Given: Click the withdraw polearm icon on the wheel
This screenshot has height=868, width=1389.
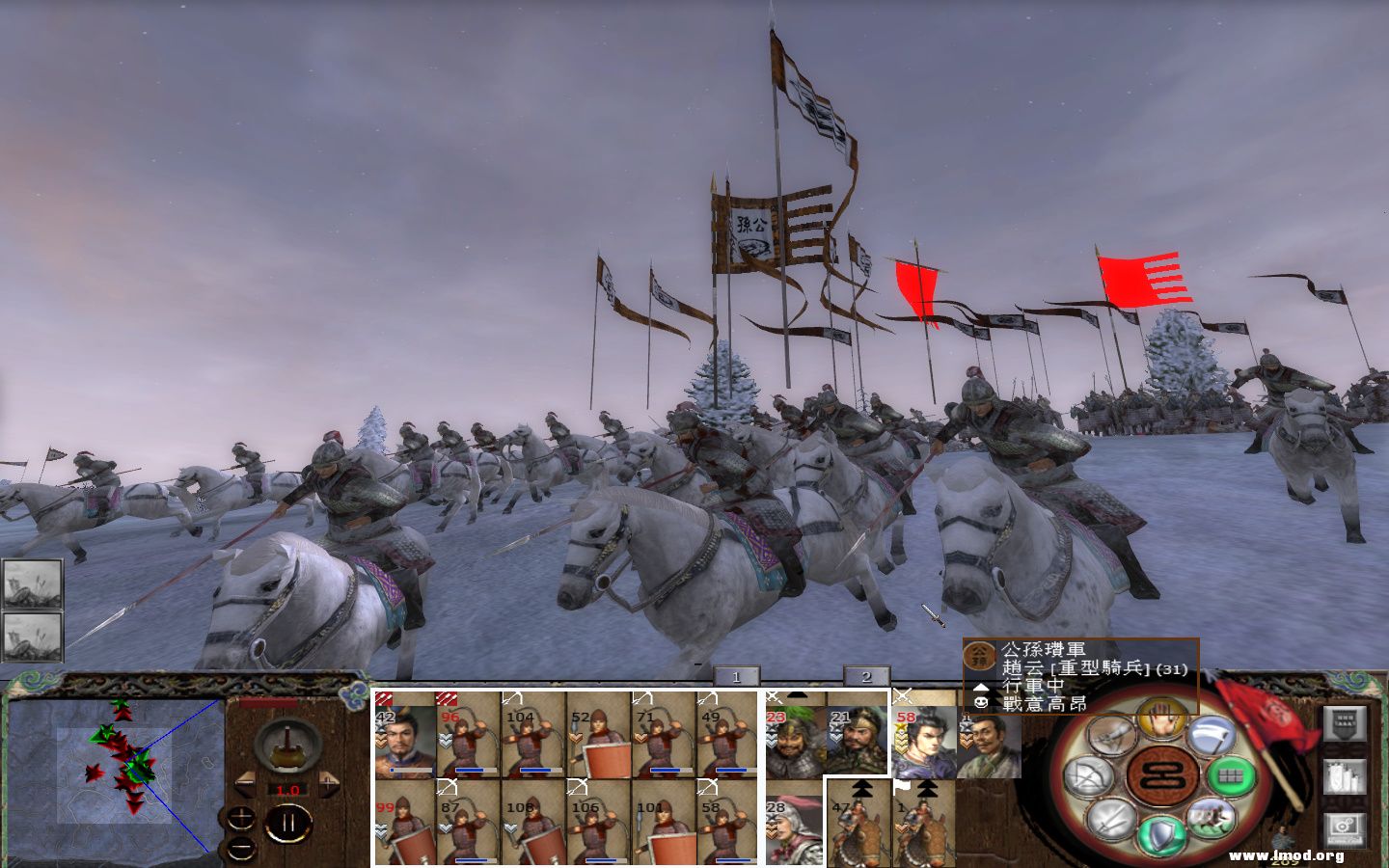Looking at the screenshot, I should 1212,737.
